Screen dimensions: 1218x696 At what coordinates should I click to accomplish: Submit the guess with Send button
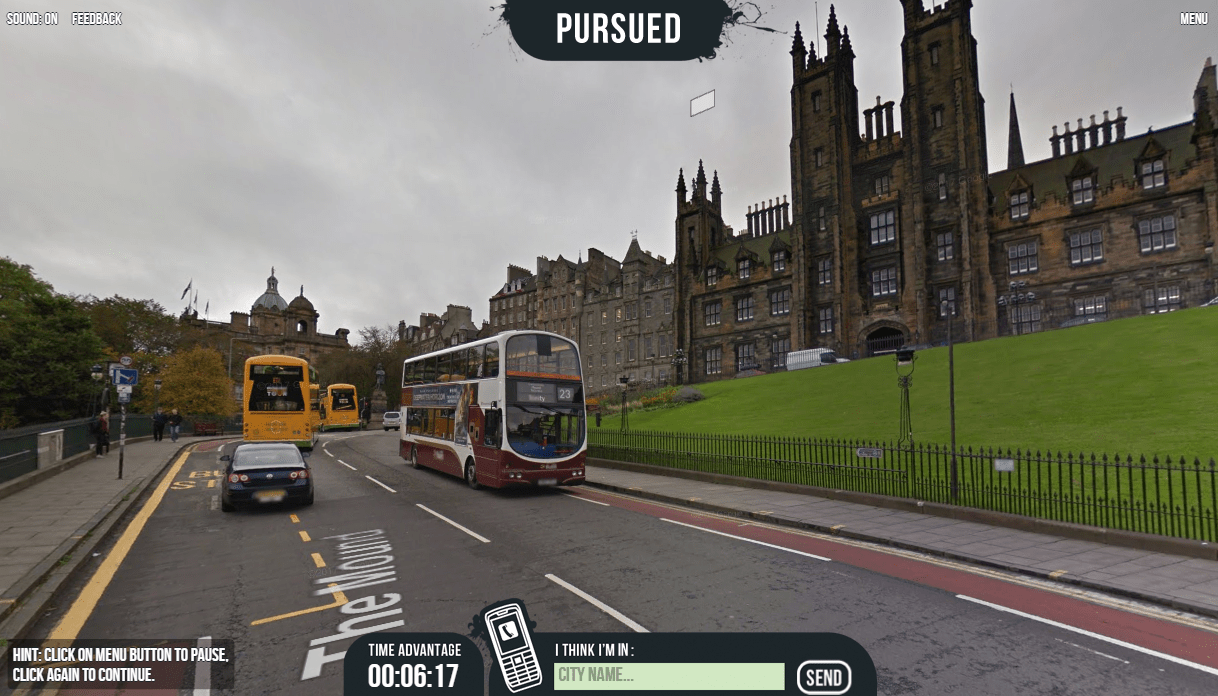pos(824,678)
